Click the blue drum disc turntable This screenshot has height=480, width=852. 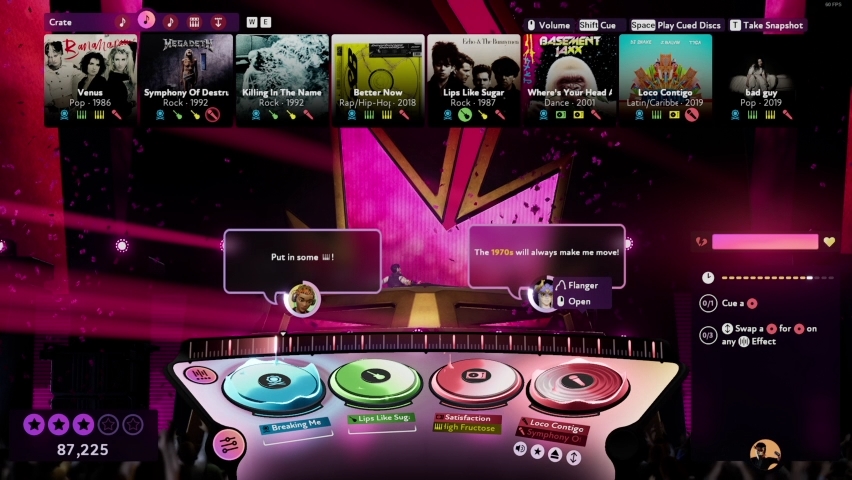pyautogui.click(x=272, y=383)
